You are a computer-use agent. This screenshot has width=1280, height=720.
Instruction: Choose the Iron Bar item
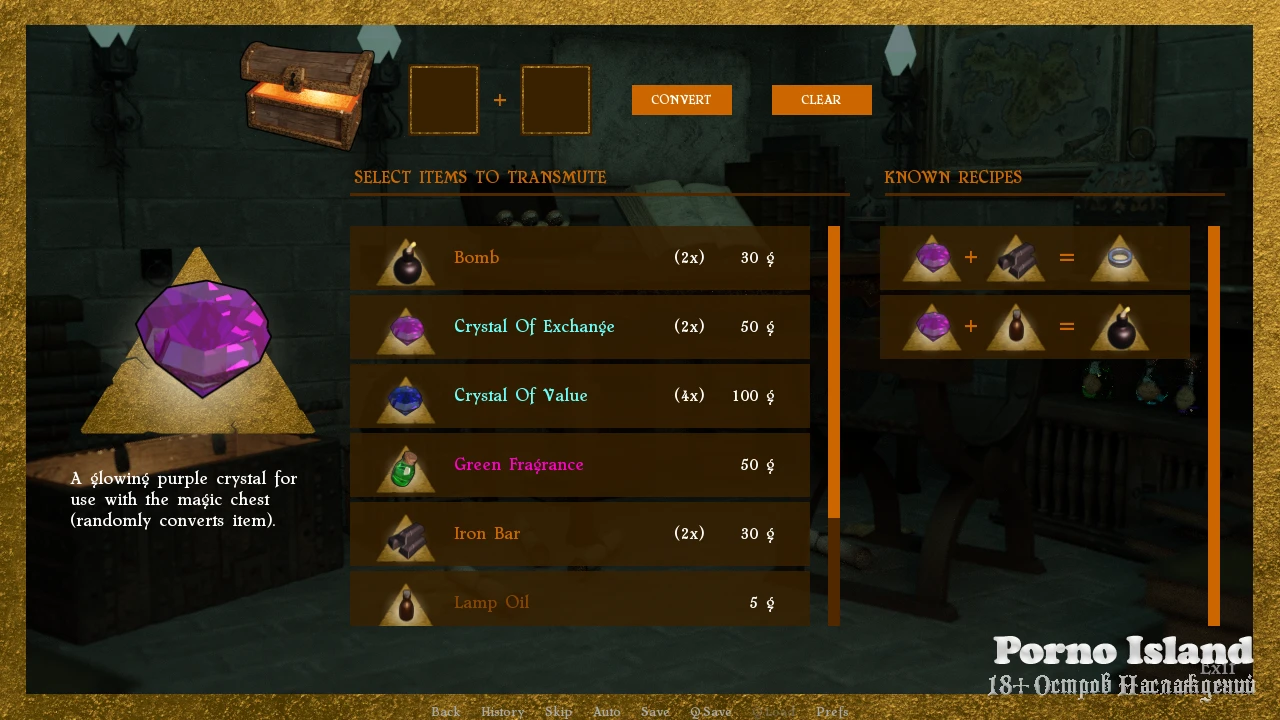coord(579,534)
